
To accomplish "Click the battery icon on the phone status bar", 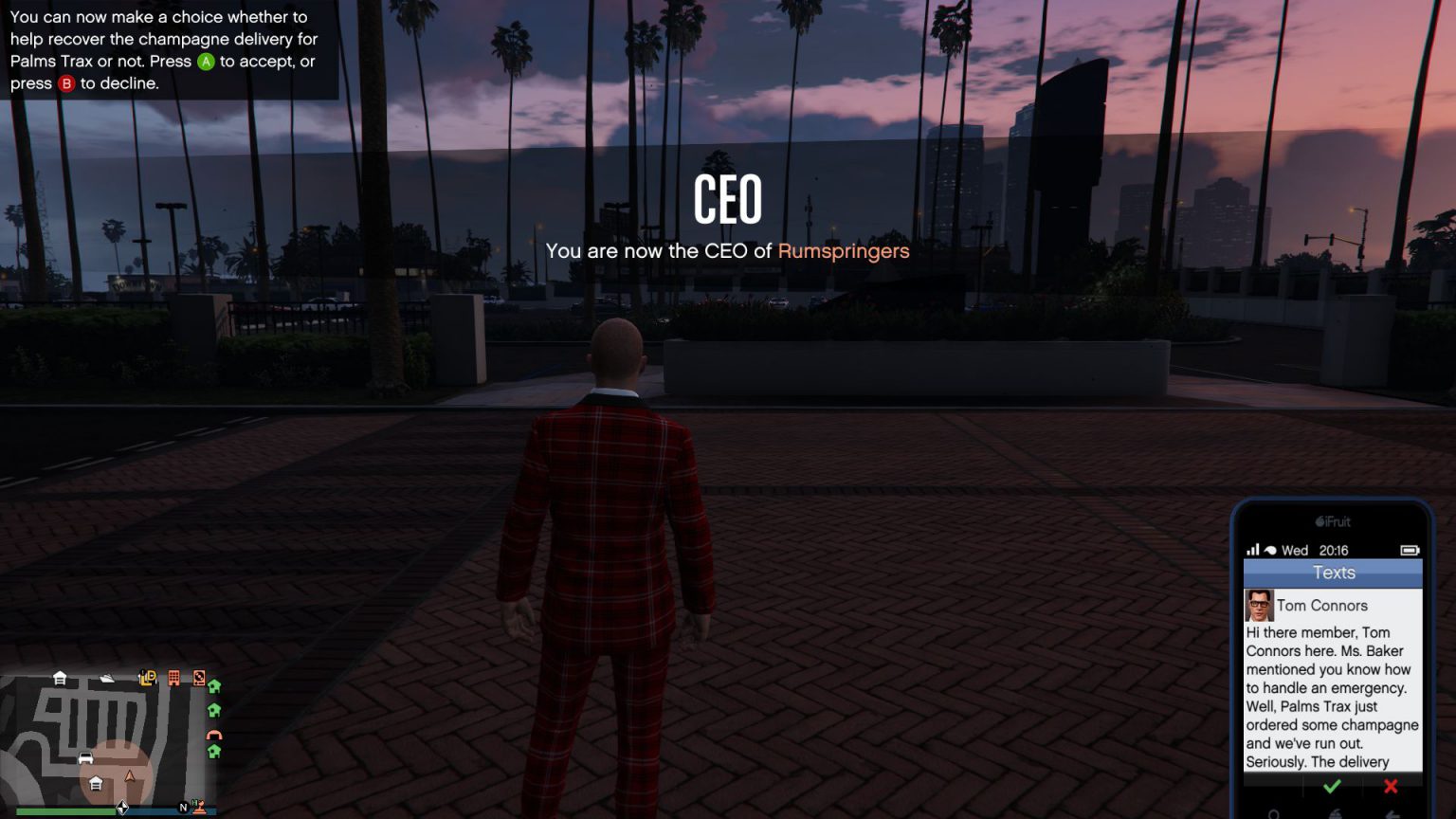I will pos(1410,549).
